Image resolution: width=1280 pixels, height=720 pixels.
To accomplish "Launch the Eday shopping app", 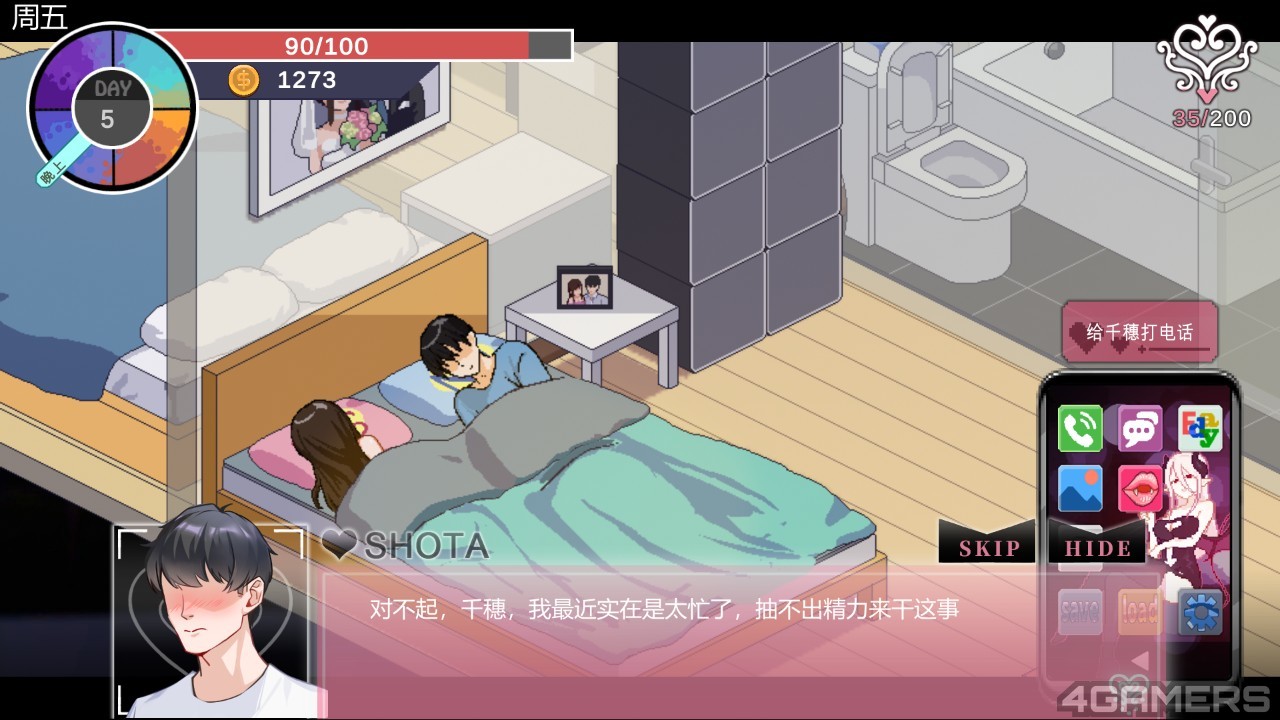I will 1200,429.
